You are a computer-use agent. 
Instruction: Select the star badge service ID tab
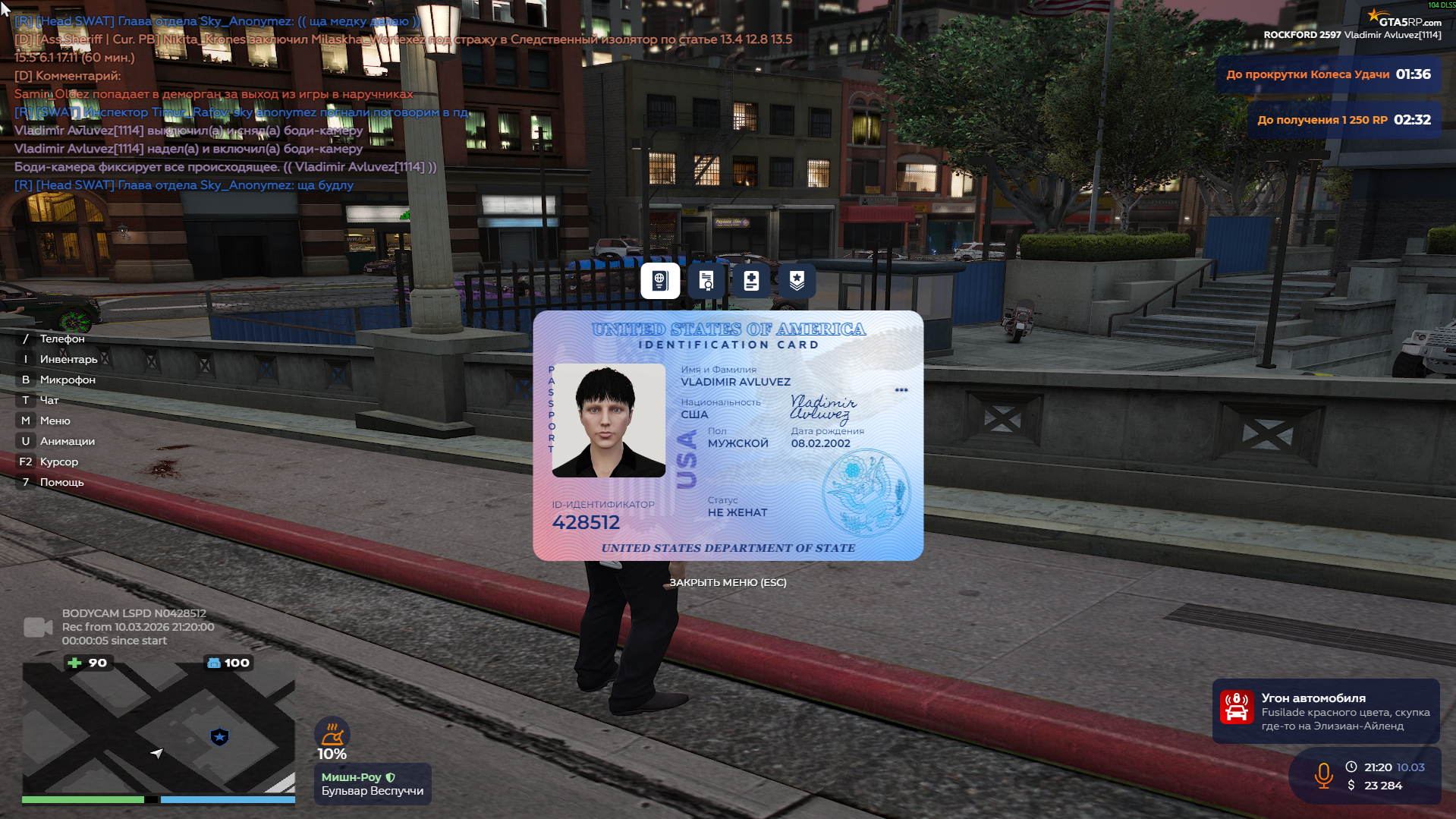pos(797,281)
